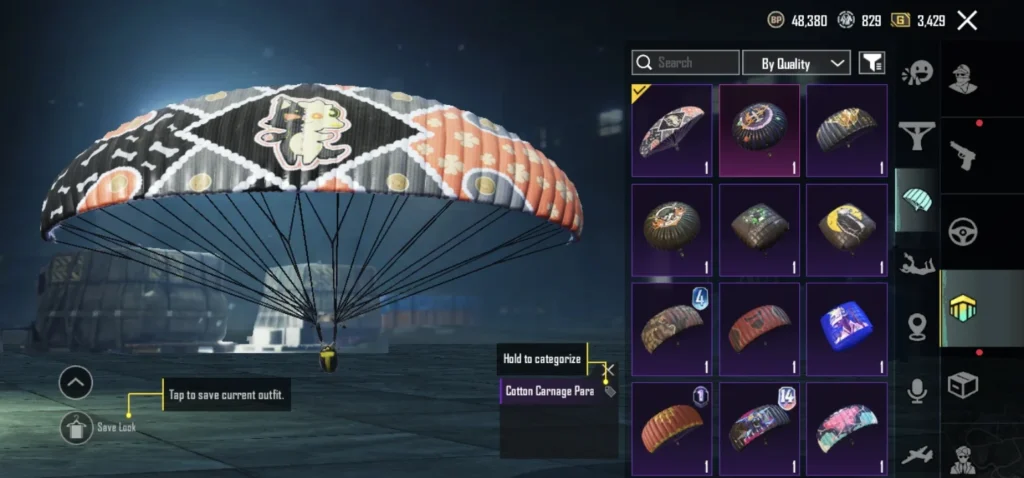
Task: Expand the up-arrow circle button
Action: click(76, 382)
